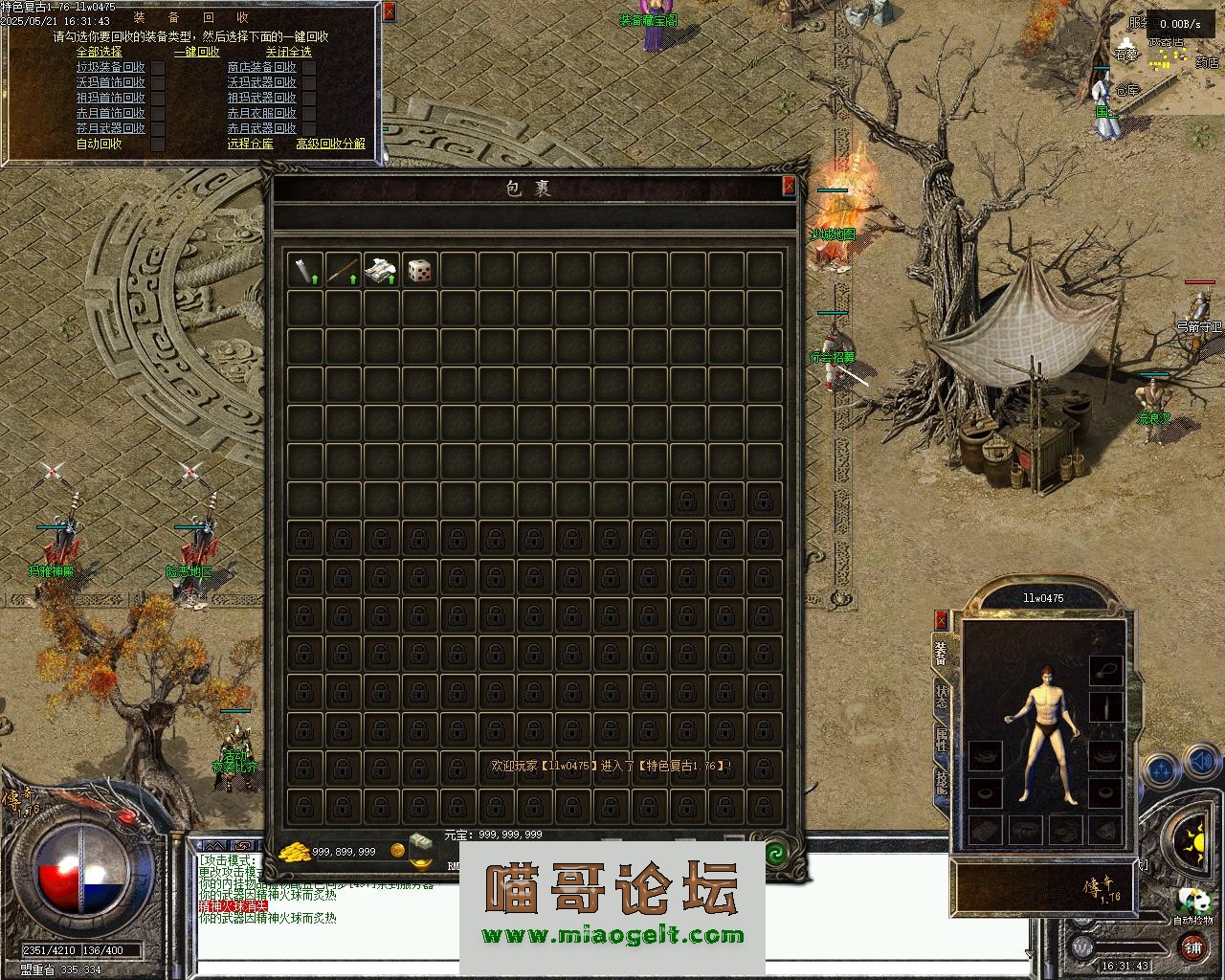Switch to the 属性 attributes tab
The height and width of the screenshot is (980, 1225).
[942, 741]
